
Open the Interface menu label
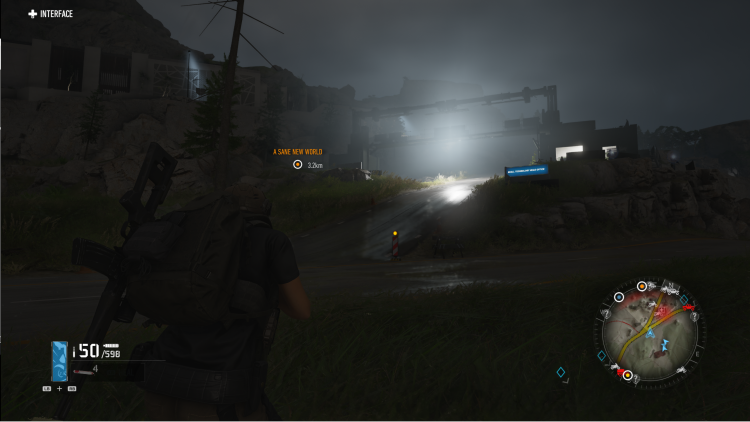[x=50, y=14]
